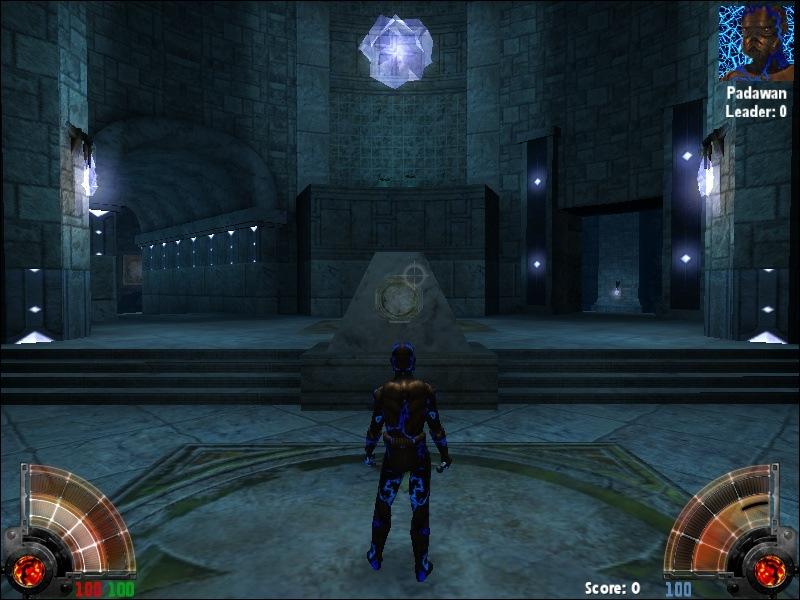Viewport: 800px width, 600px height.
Task: Click the Padawan player portrait
Action: click(755, 43)
